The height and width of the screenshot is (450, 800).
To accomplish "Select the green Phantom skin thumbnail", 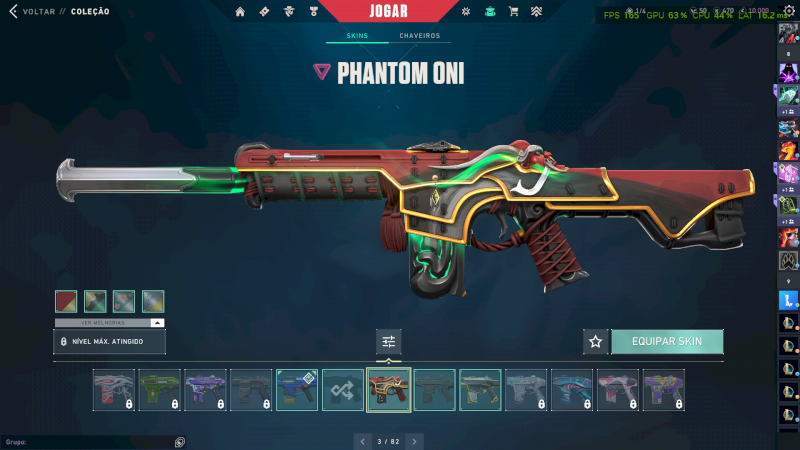I will click(x=159, y=390).
